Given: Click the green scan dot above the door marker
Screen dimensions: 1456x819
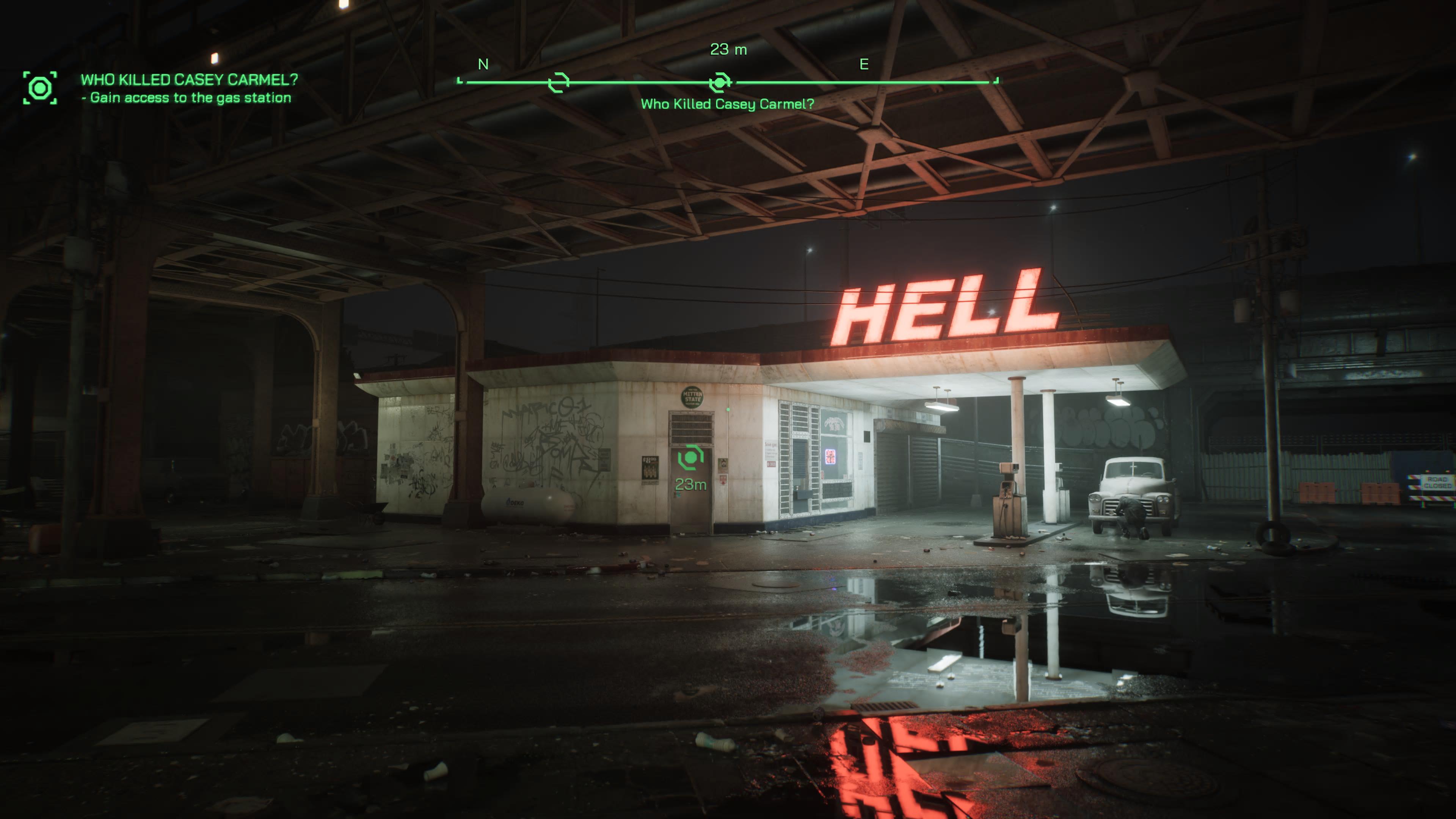Looking at the screenshot, I should click(x=728, y=409).
